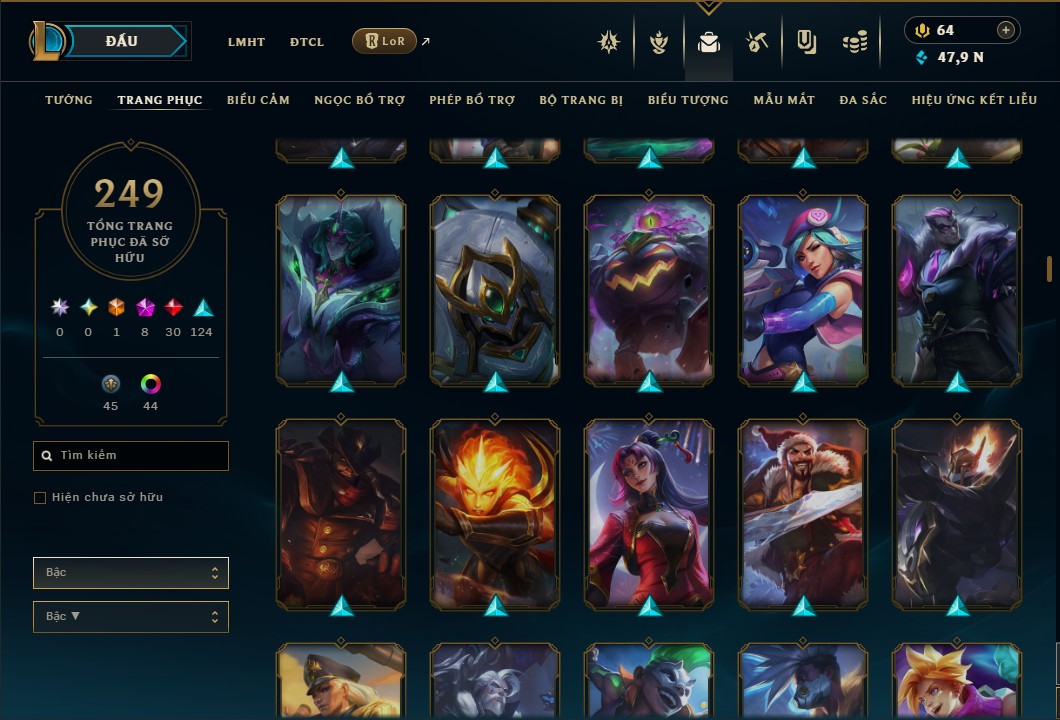Open the LMHT game mode link
The width and height of the screenshot is (1060, 720).
(x=246, y=42)
